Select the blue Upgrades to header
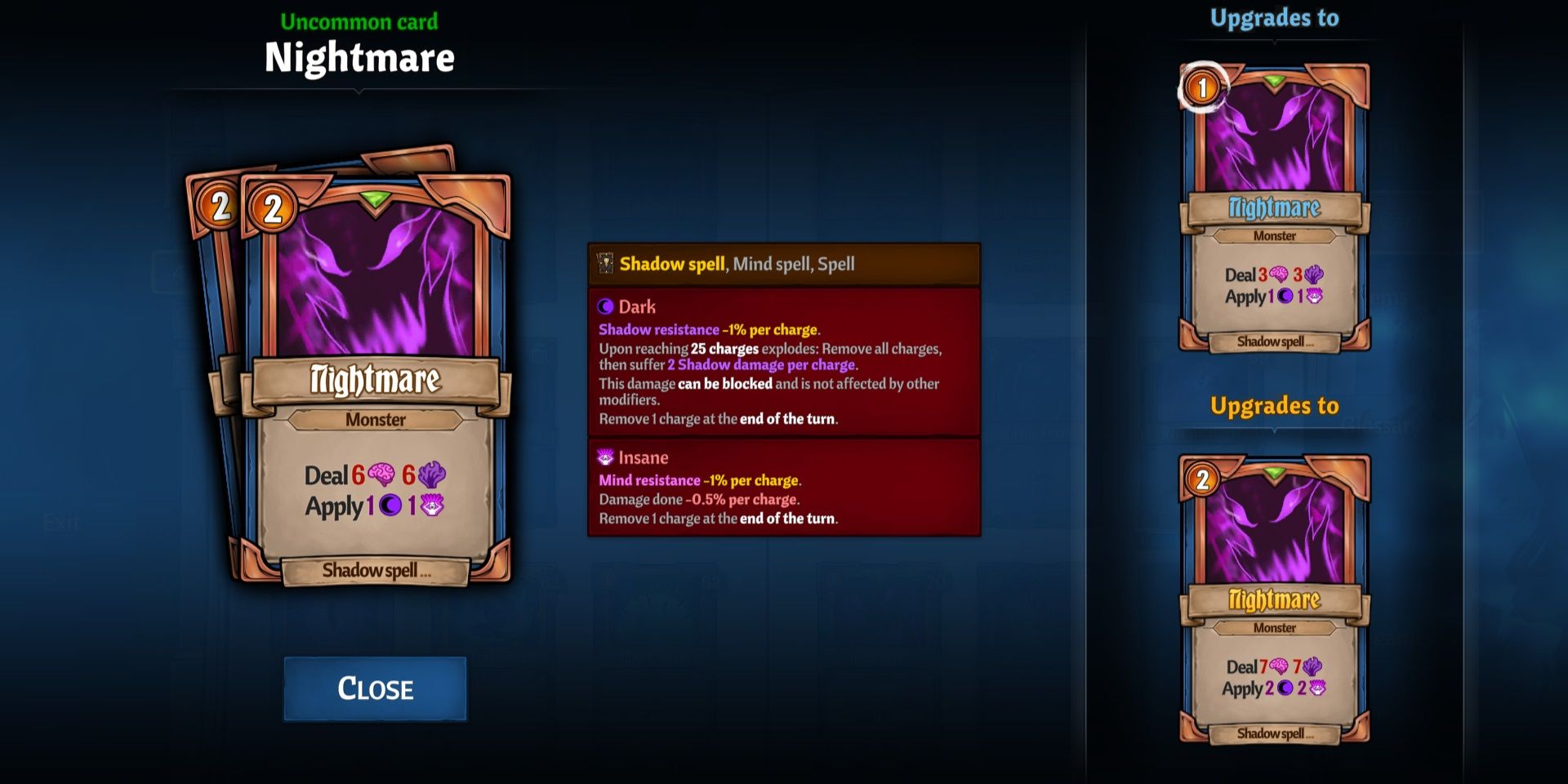This screenshot has height=784, width=1568. (1275, 18)
